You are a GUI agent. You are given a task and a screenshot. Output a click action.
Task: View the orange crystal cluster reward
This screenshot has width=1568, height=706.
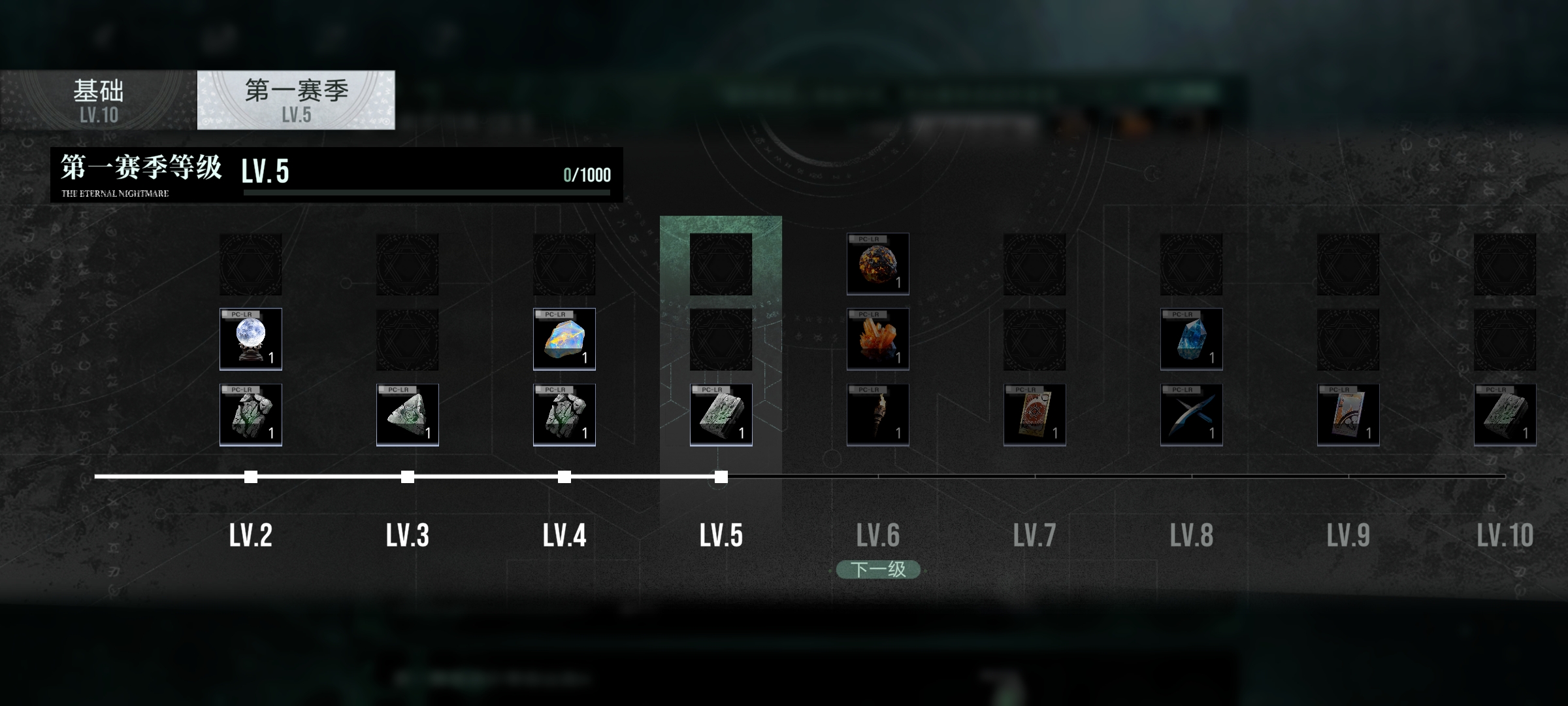point(878,339)
